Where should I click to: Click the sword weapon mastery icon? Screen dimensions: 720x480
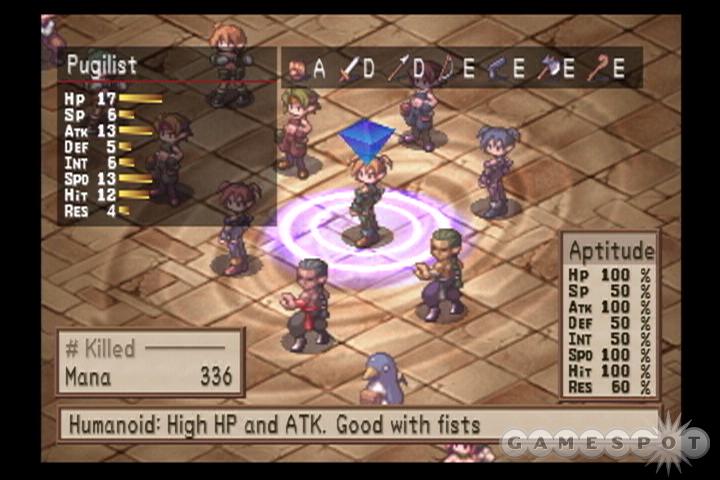coord(348,68)
